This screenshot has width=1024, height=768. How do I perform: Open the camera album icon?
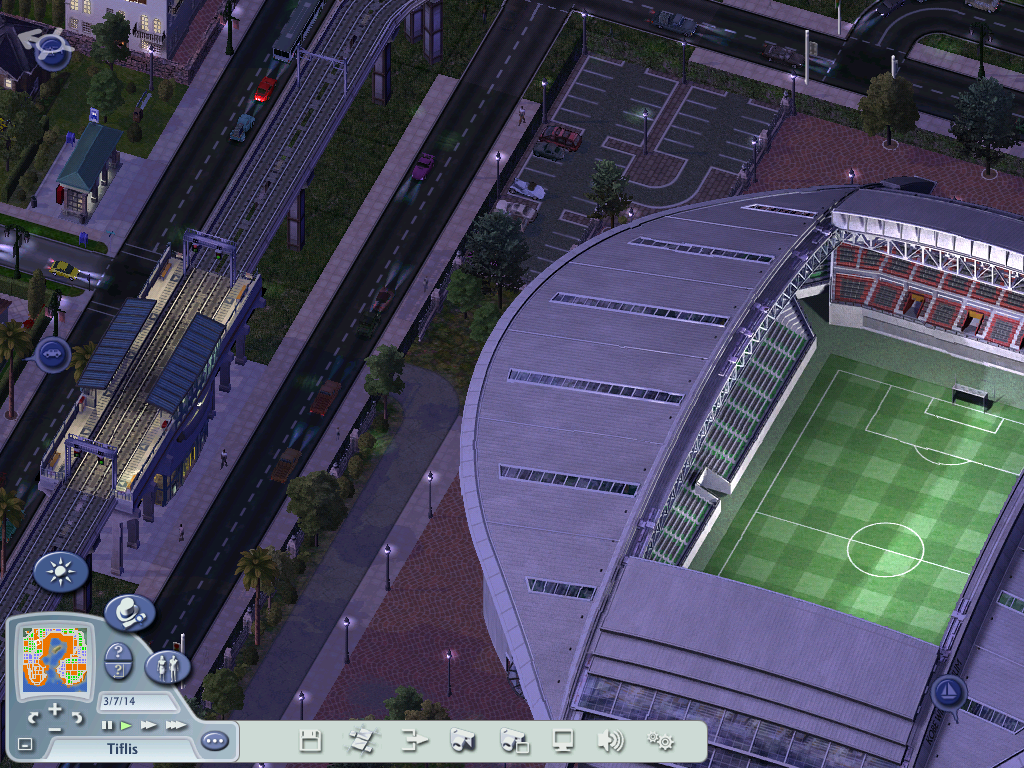pyautogui.click(x=514, y=741)
